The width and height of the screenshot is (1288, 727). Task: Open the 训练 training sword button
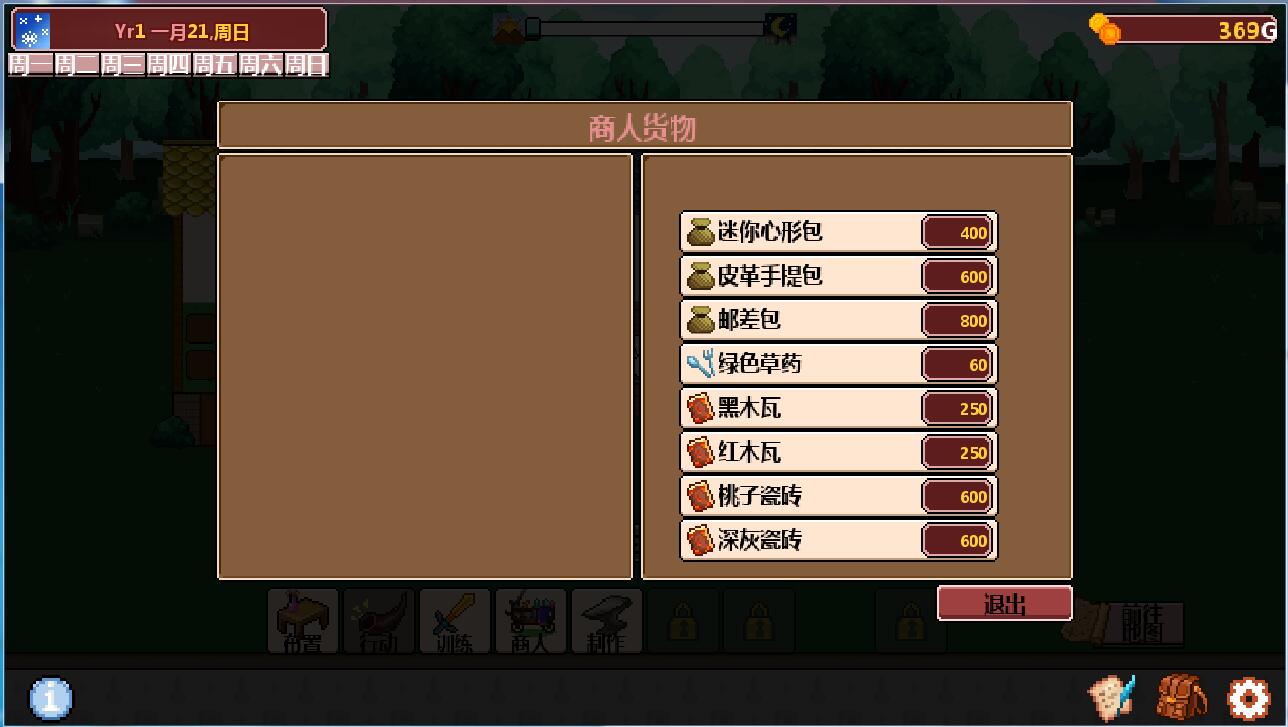[455, 621]
